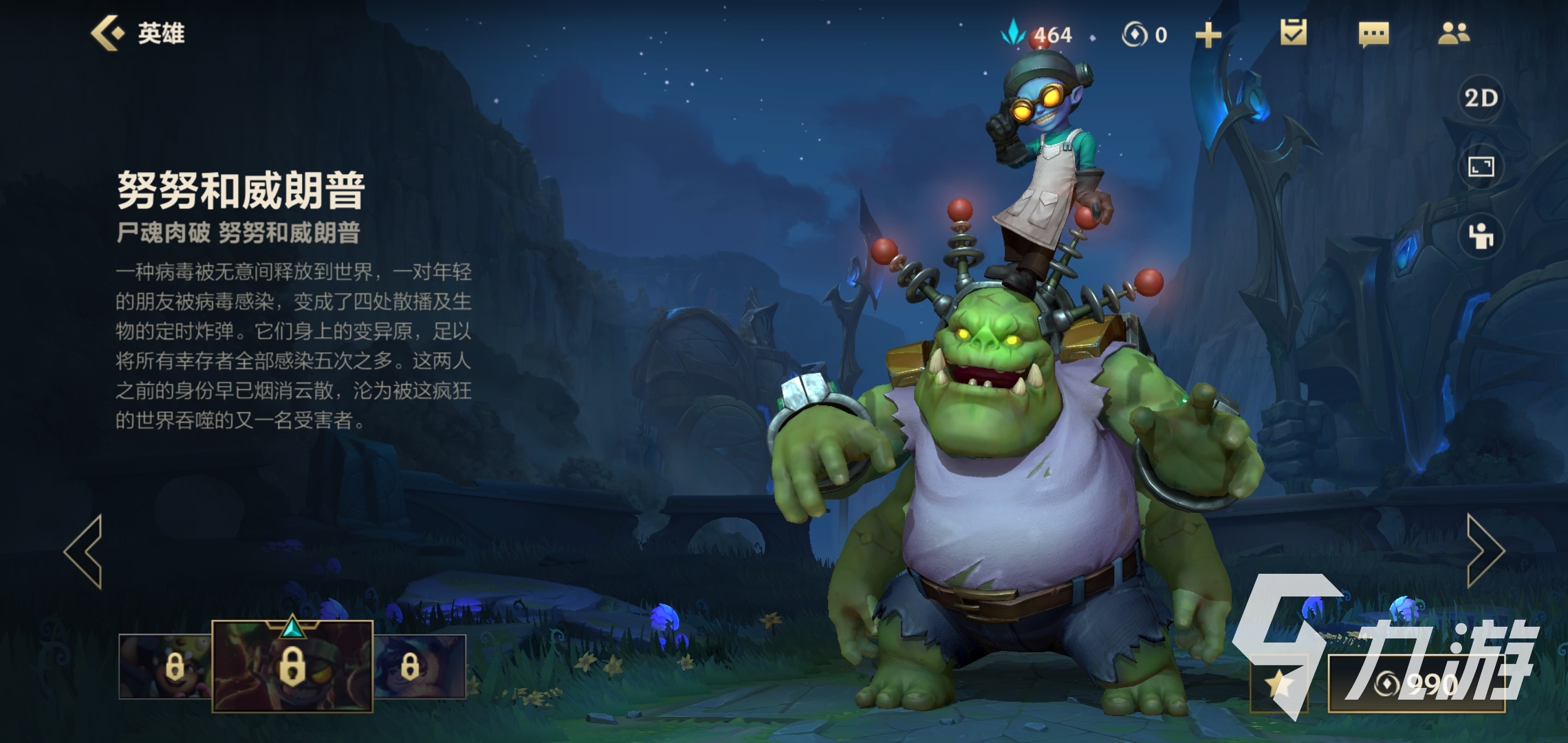This screenshot has height=743, width=1568.
Task: Open the missions checklist icon
Action: click(1293, 33)
